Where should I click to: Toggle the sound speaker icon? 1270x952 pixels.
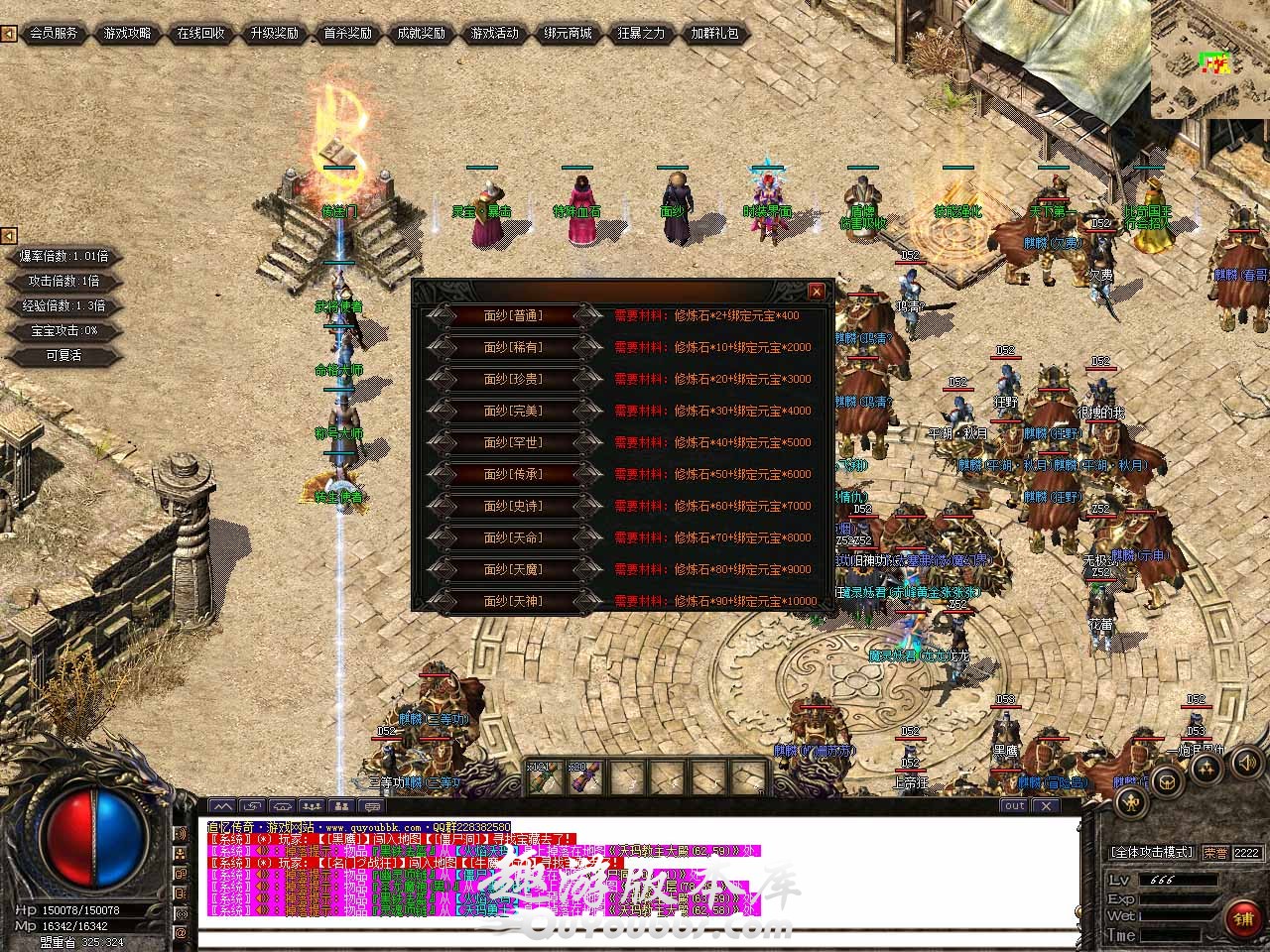tap(1244, 762)
